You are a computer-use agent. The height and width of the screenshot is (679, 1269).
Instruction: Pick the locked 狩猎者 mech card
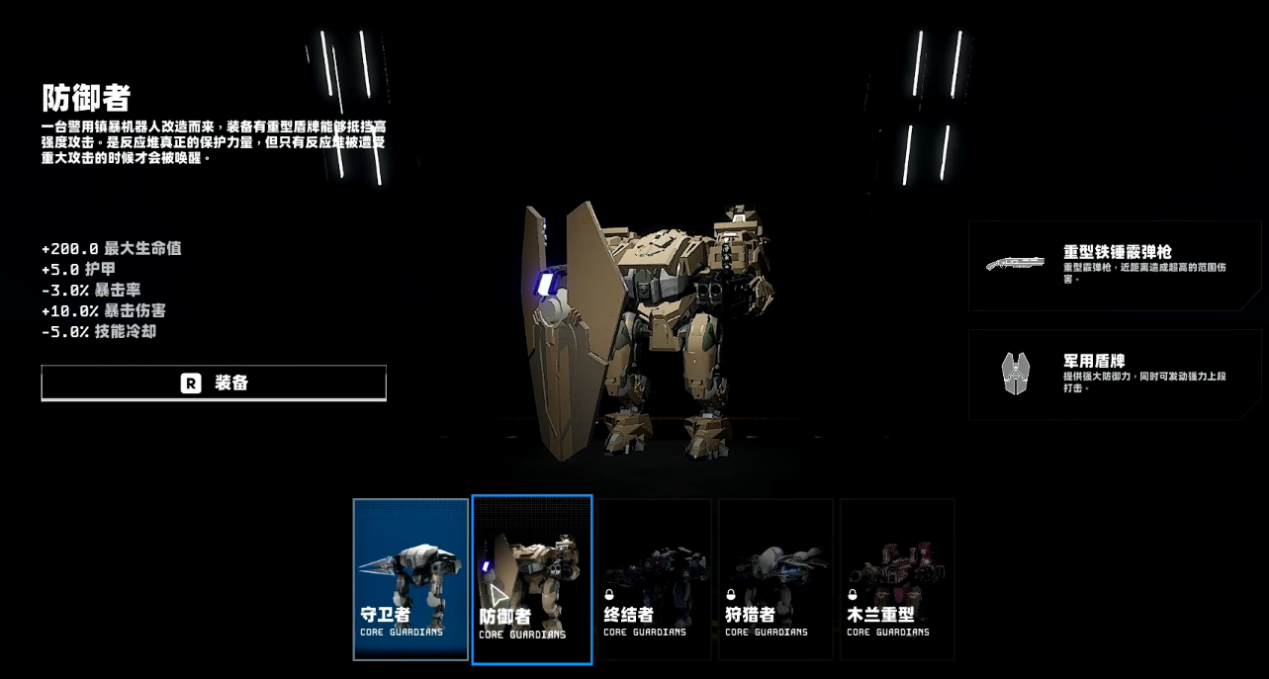coord(775,579)
